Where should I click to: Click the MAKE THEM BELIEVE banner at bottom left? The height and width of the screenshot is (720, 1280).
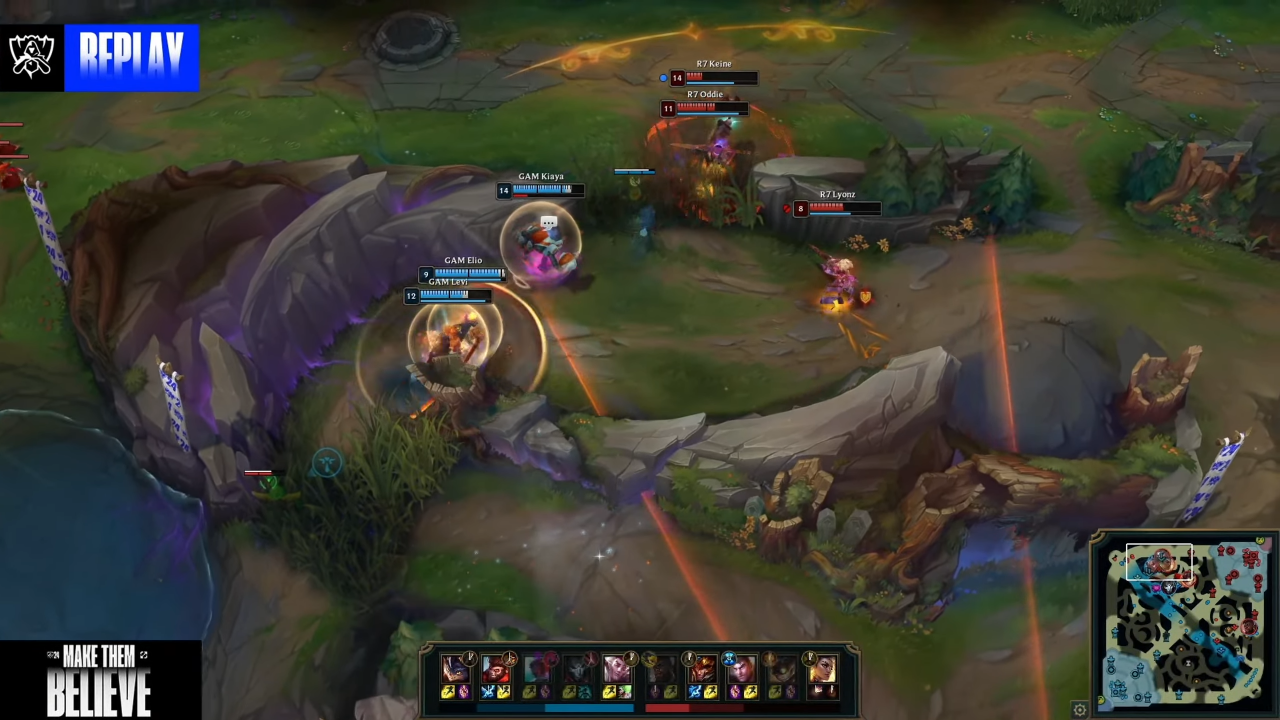[100, 678]
